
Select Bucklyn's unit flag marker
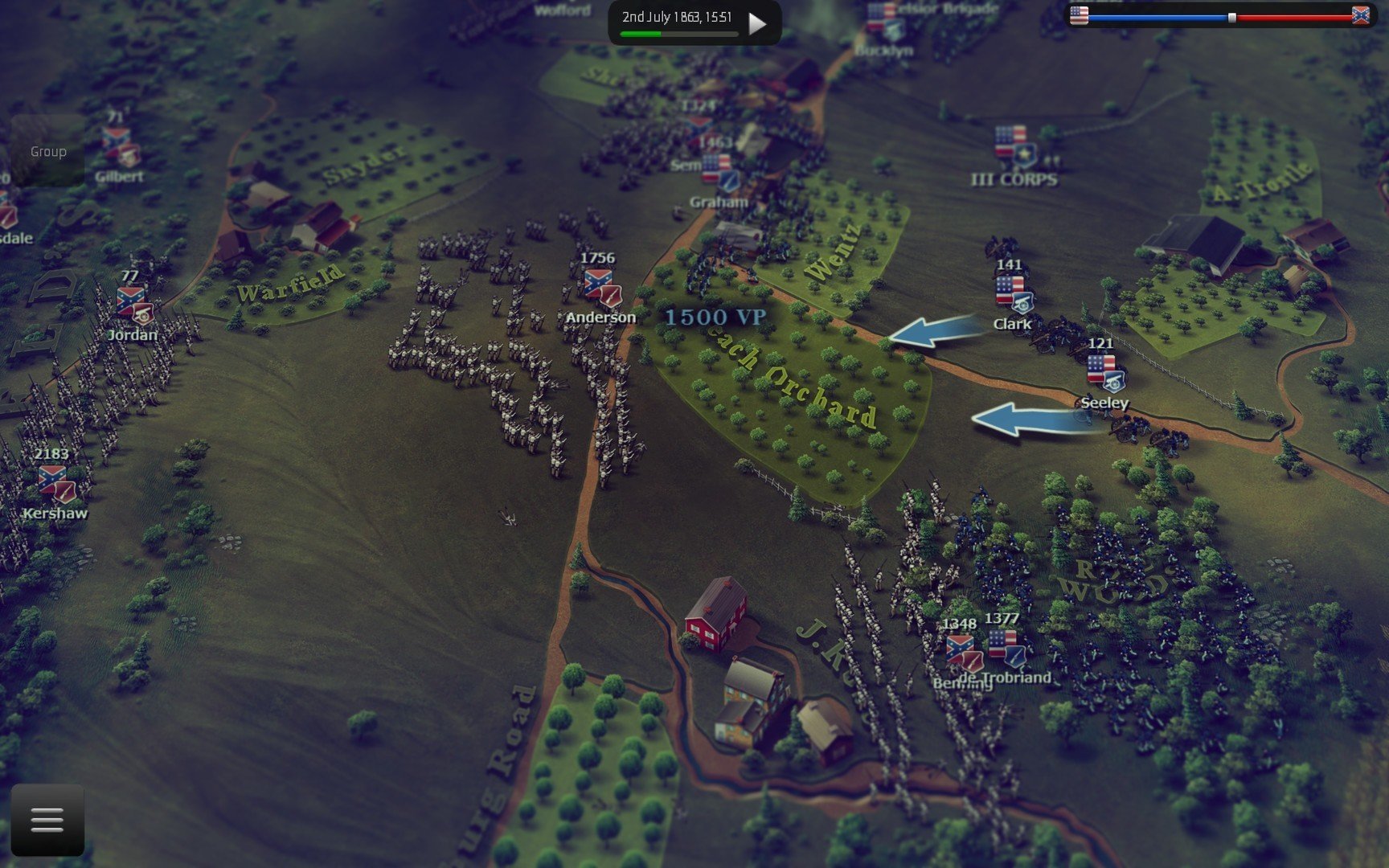(885, 22)
